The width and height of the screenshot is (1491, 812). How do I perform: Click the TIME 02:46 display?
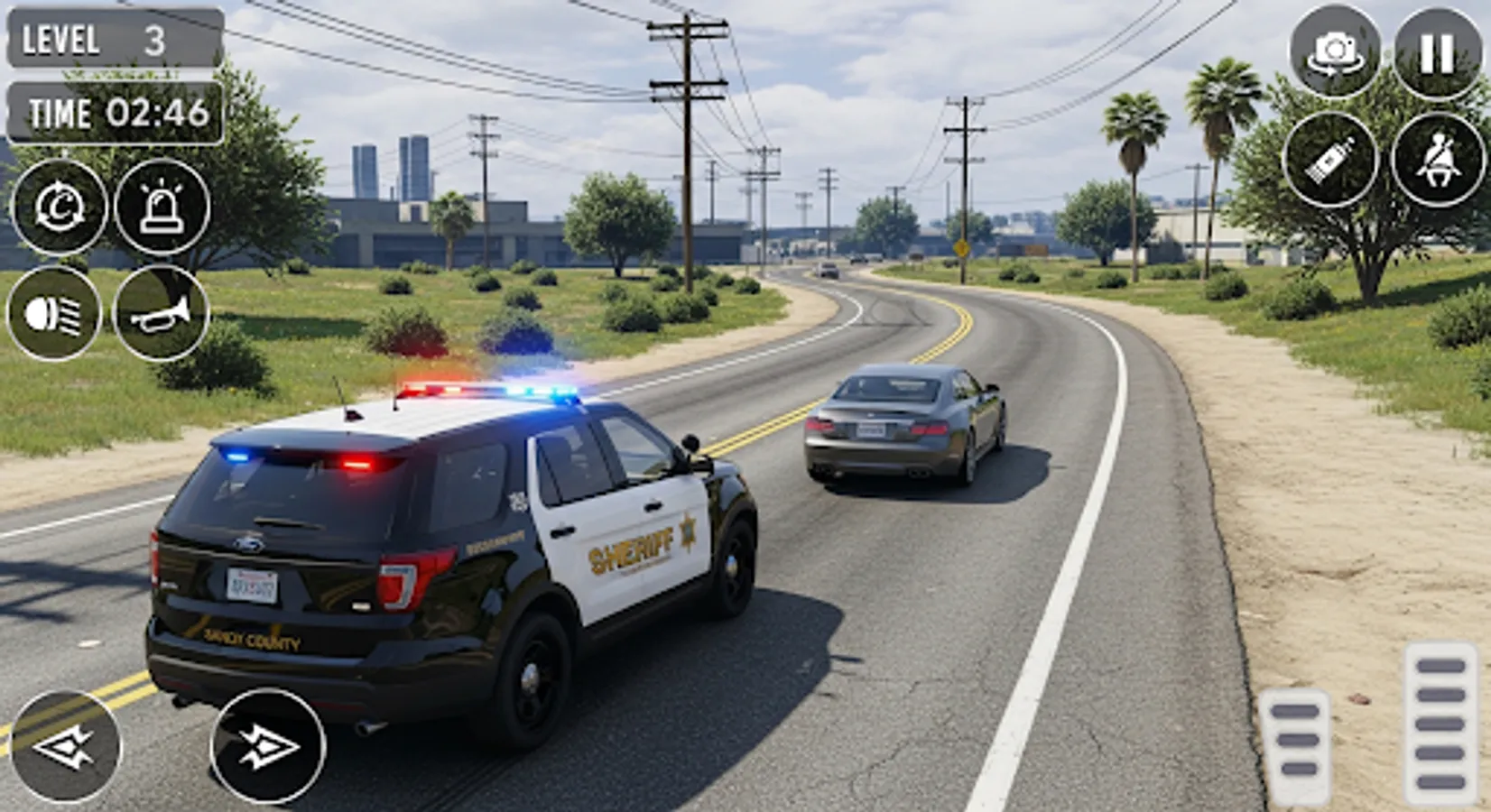point(110,114)
